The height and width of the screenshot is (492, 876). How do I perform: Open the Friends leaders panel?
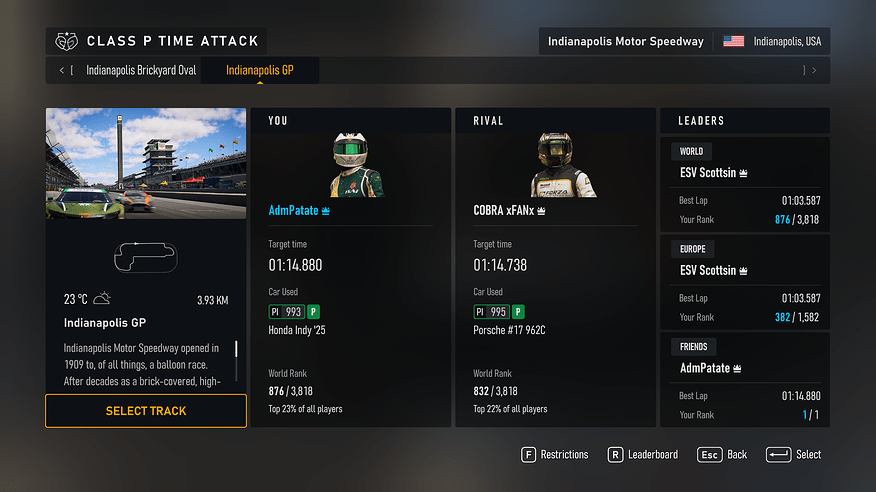tap(745, 380)
